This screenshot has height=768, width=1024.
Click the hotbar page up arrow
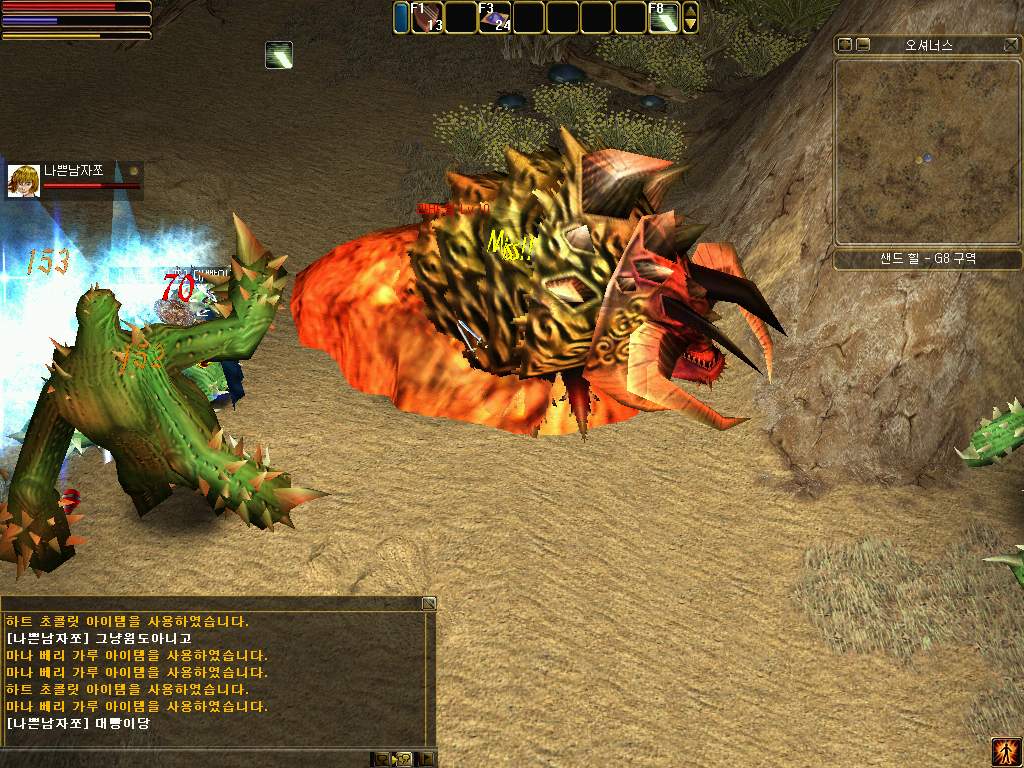coord(690,10)
